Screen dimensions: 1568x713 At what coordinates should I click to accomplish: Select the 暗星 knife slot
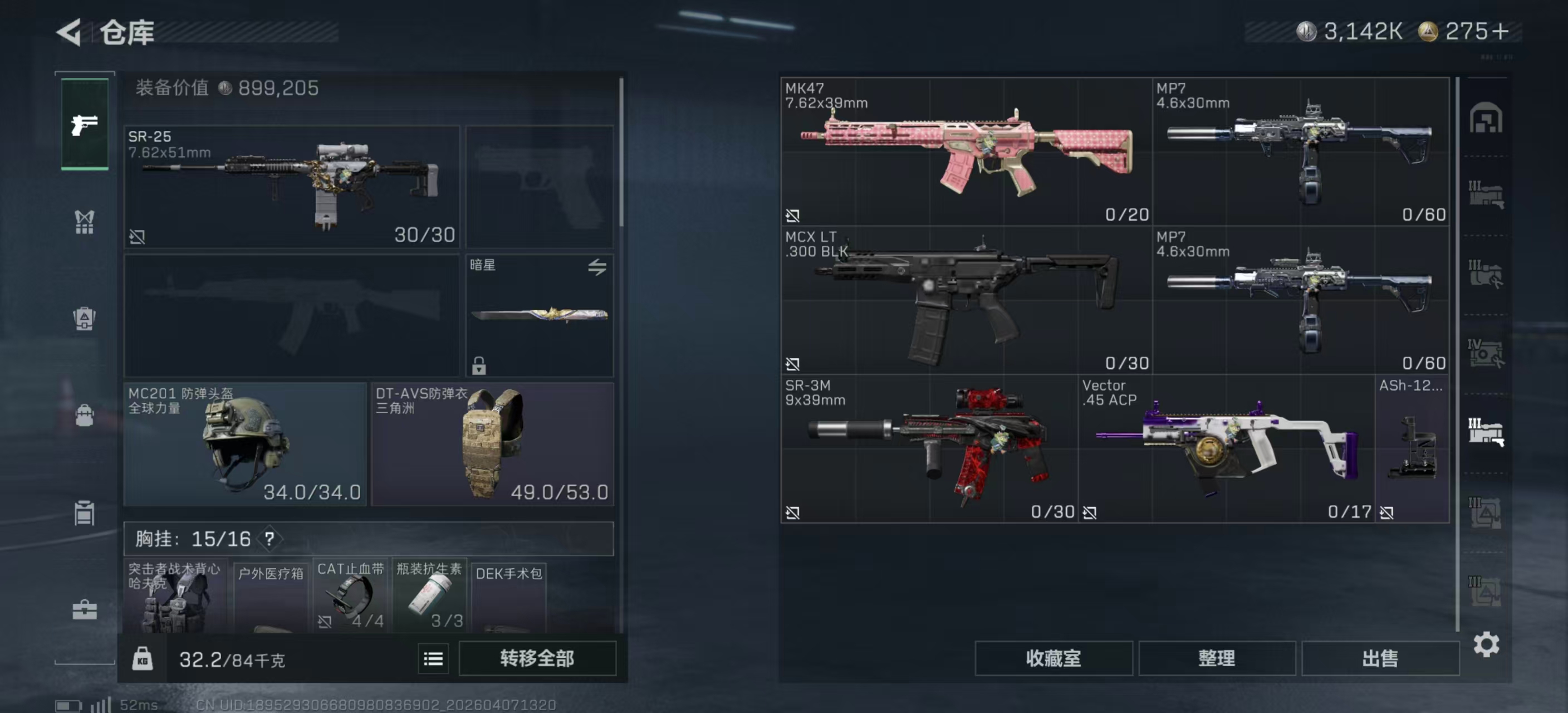540,315
